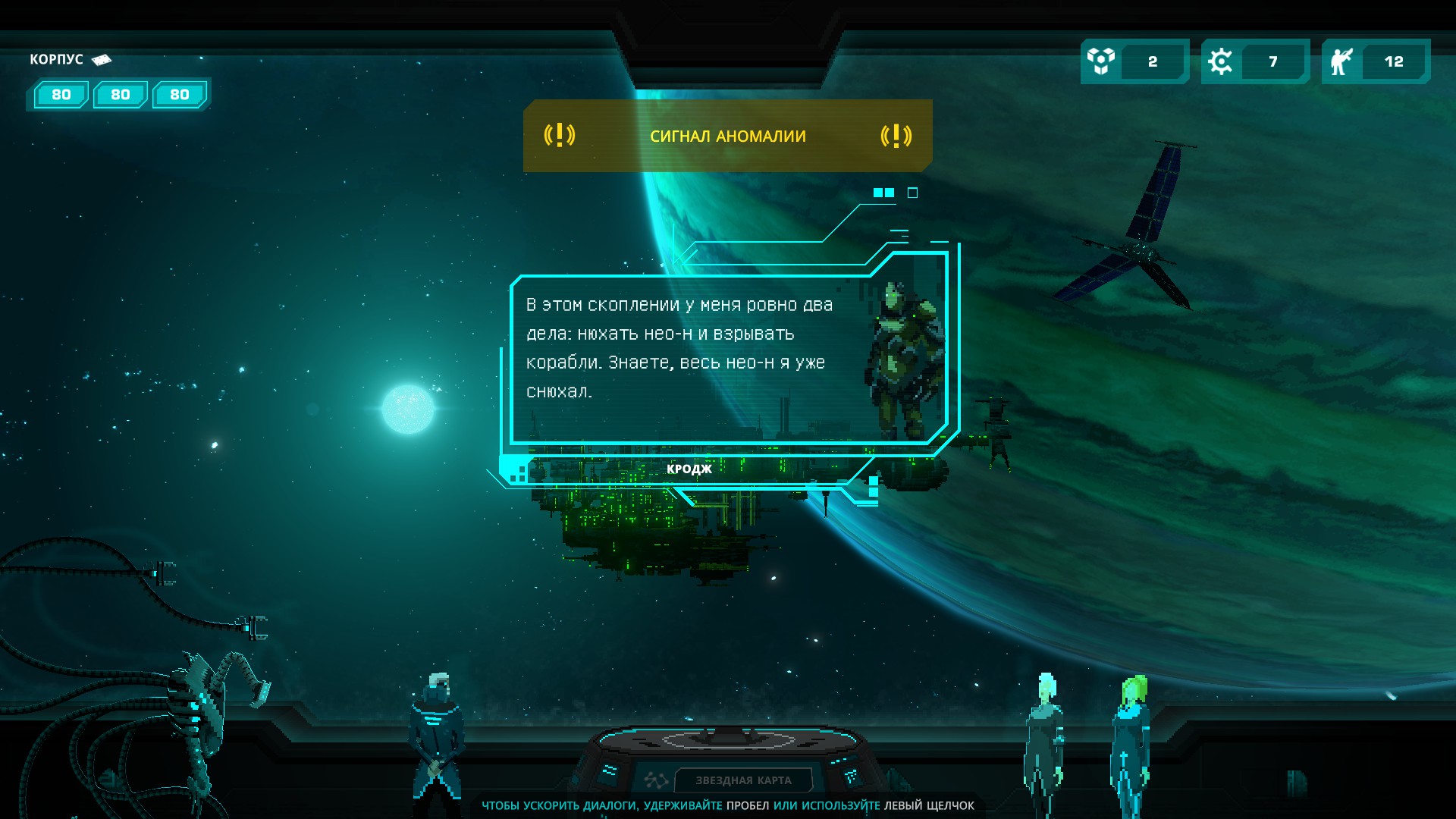Select the gear-shaped fuel resource icon

point(1220,61)
